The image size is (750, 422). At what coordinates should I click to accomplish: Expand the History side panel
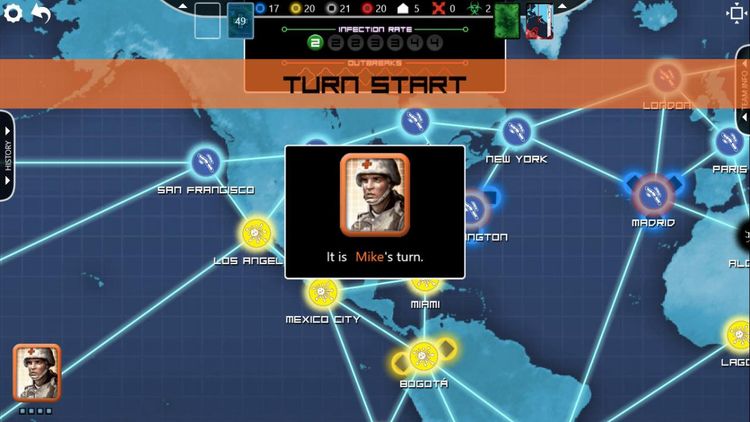coord(7,155)
